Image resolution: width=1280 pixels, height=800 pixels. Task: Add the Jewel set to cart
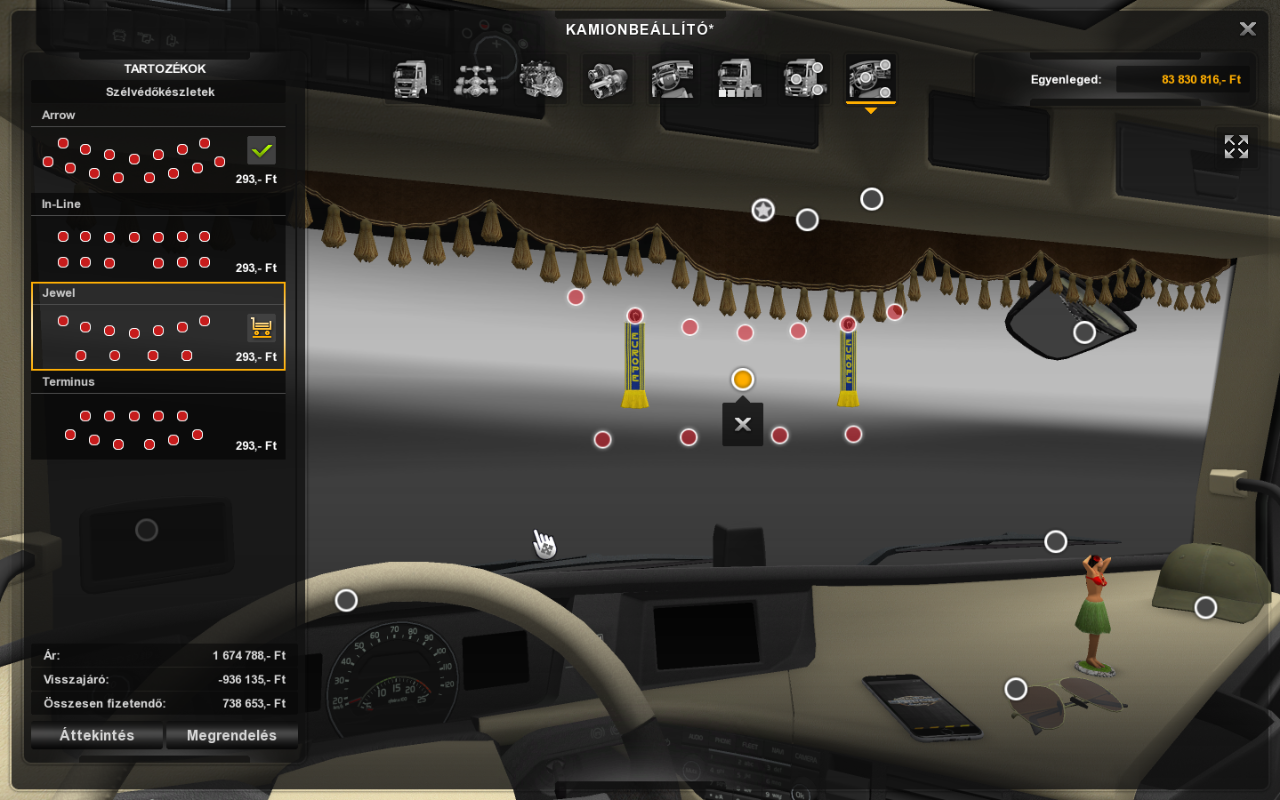[x=262, y=328]
